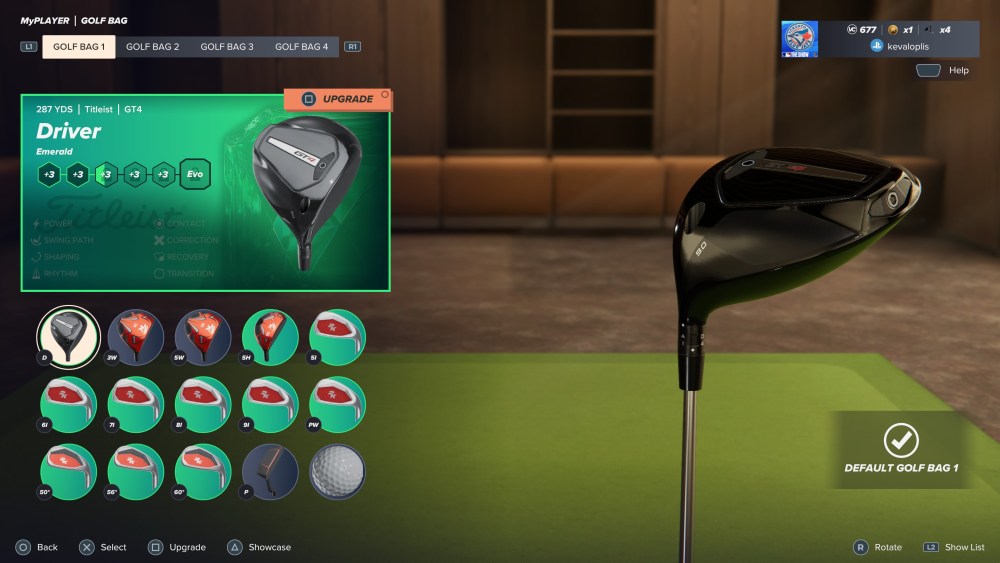The height and width of the screenshot is (563, 1000).
Task: Set as Default Golf Bag 1
Action: click(x=901, y=449)
